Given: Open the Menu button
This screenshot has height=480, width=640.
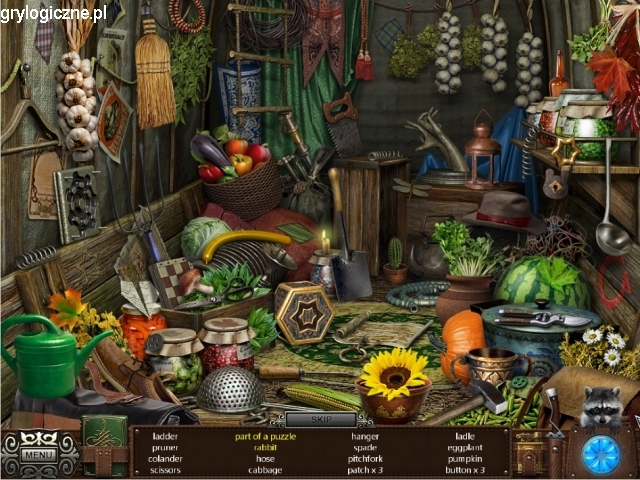Looking at the screenshot, I should tap(39, 455).
